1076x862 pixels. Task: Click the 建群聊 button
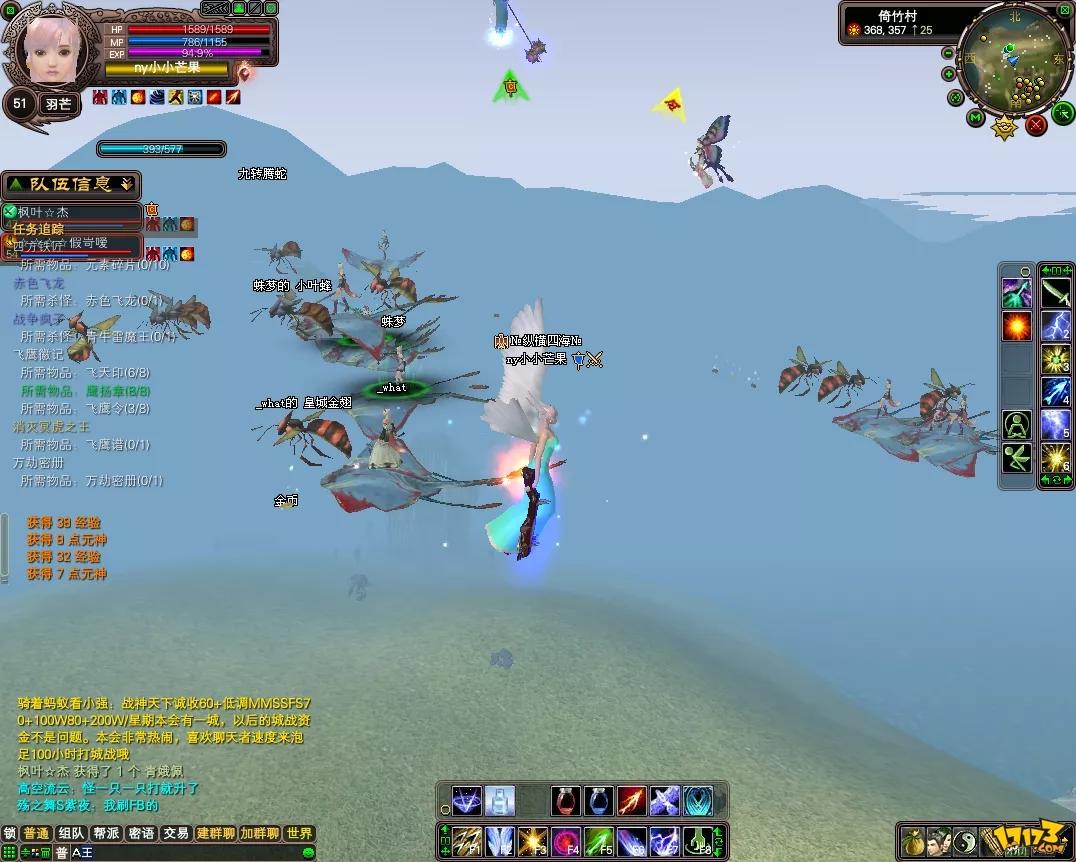tap(215, 833)
